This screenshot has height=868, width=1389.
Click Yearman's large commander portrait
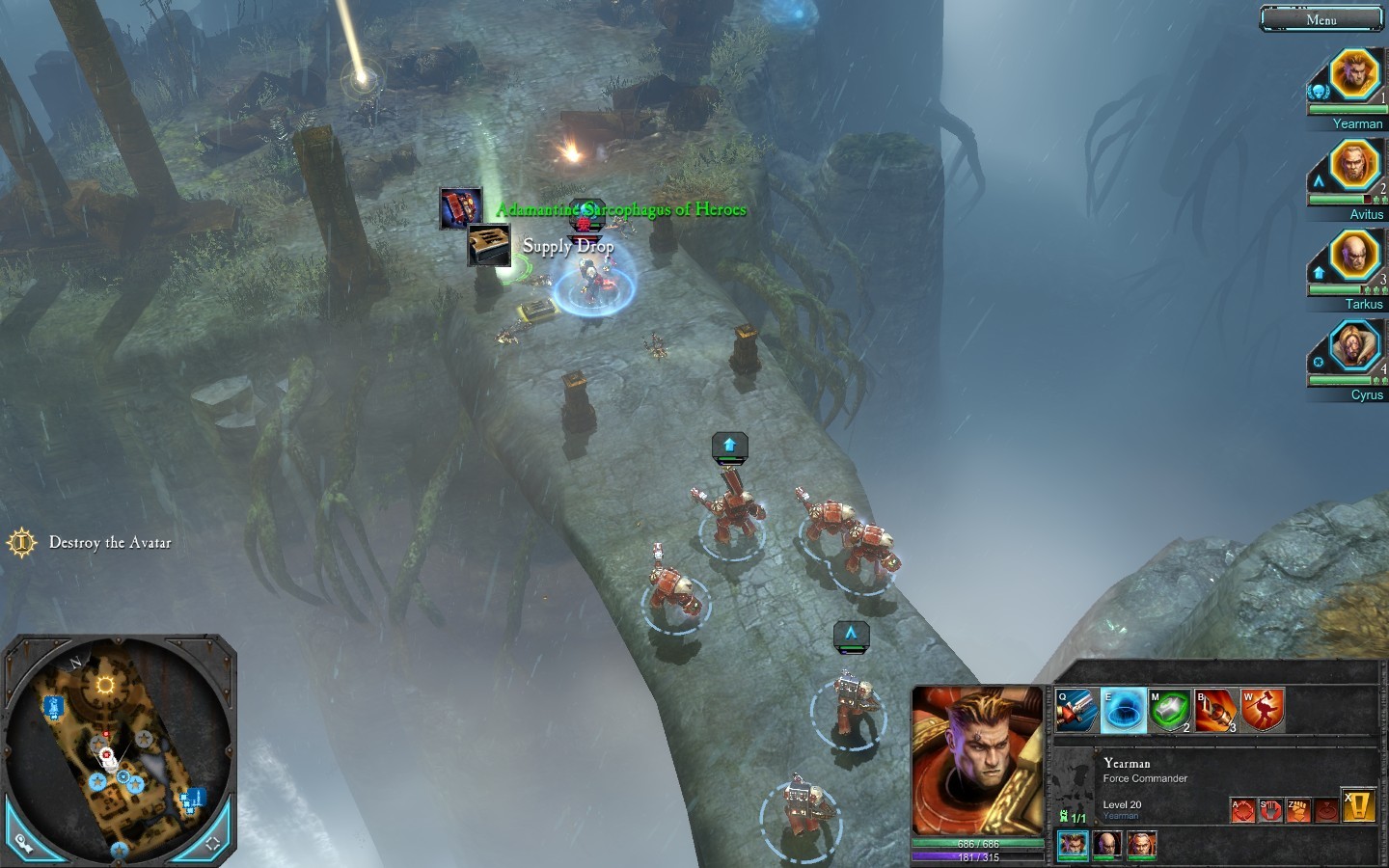point(977,761)
